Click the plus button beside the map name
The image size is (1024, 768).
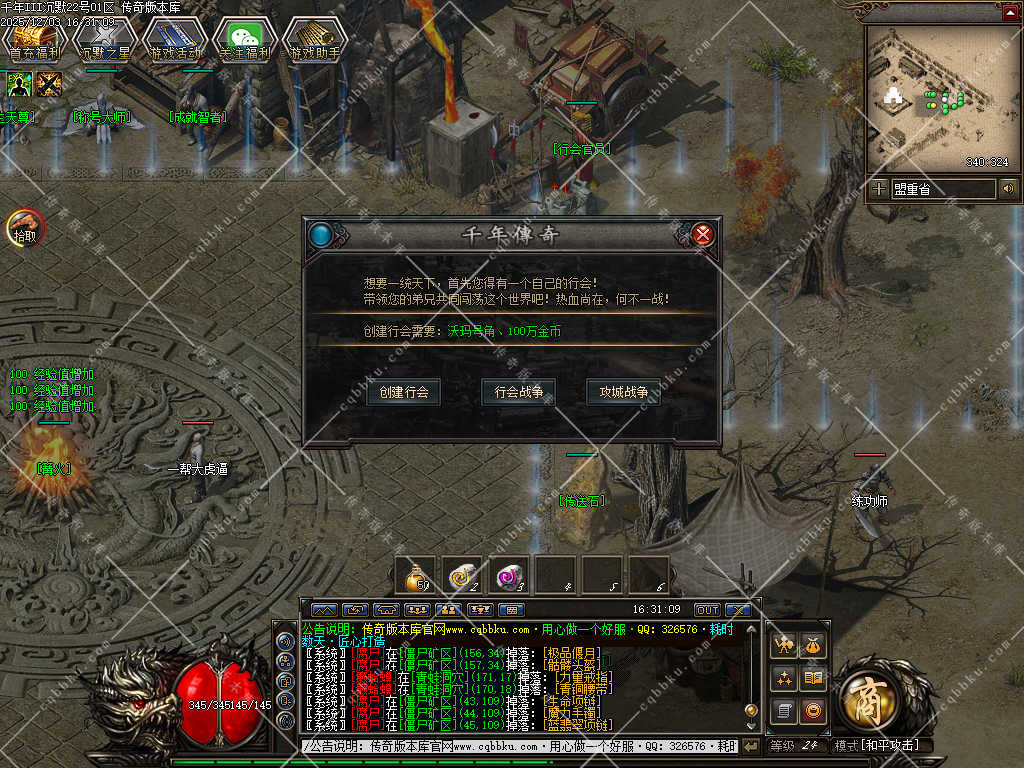pyautogui.click(x=879, y=188)
